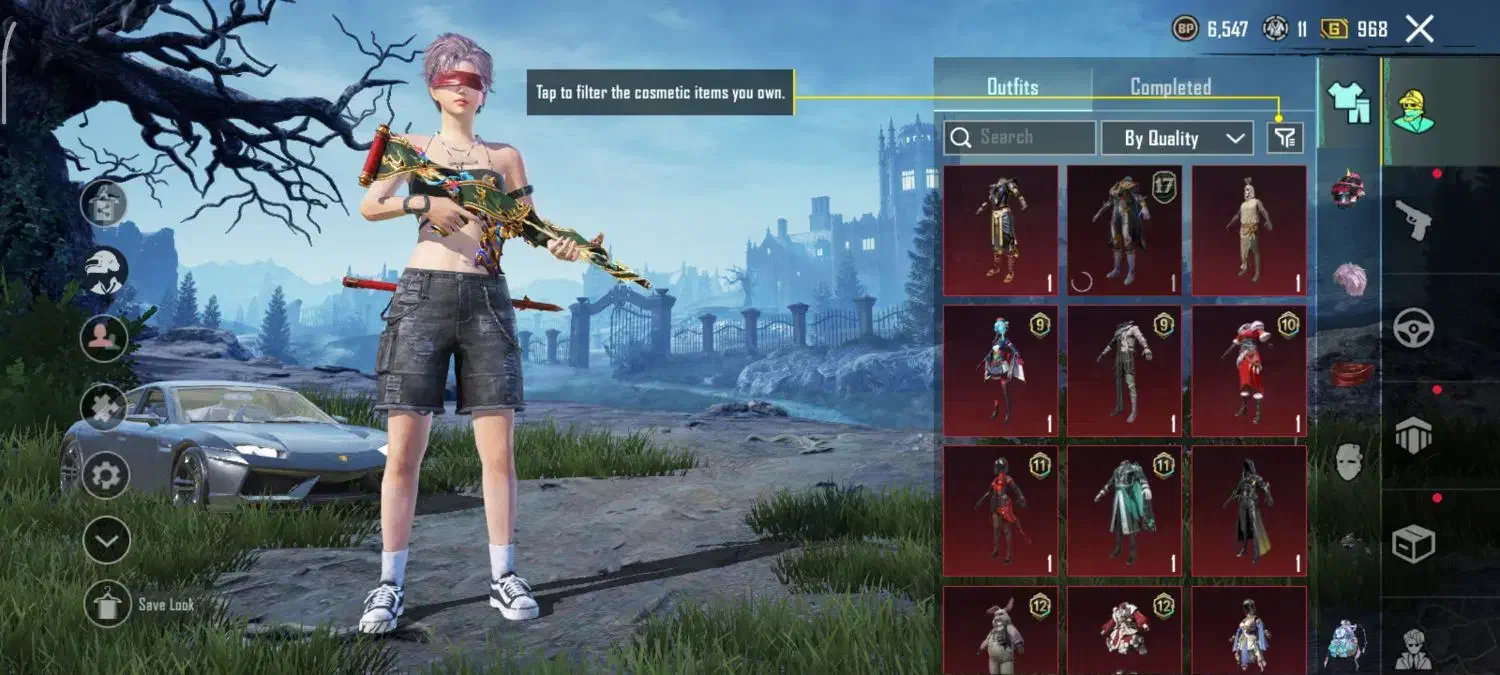Click the outfit Search field
The image size is (1500, 675).
pos(1020,138)
